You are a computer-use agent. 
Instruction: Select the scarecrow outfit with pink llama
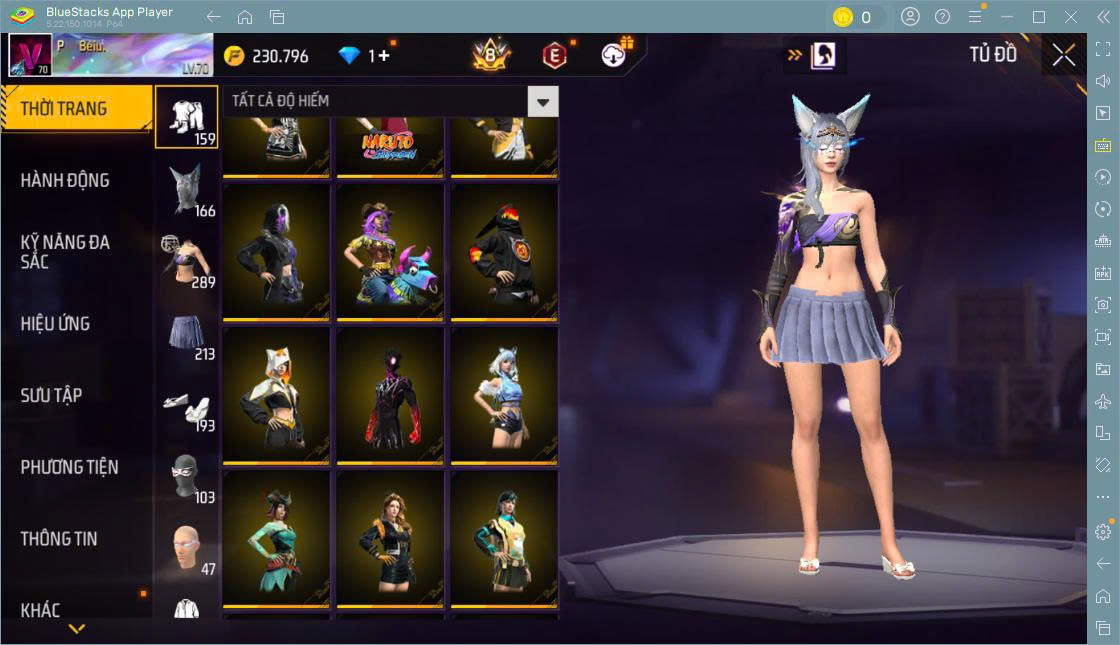click(390, 251)
